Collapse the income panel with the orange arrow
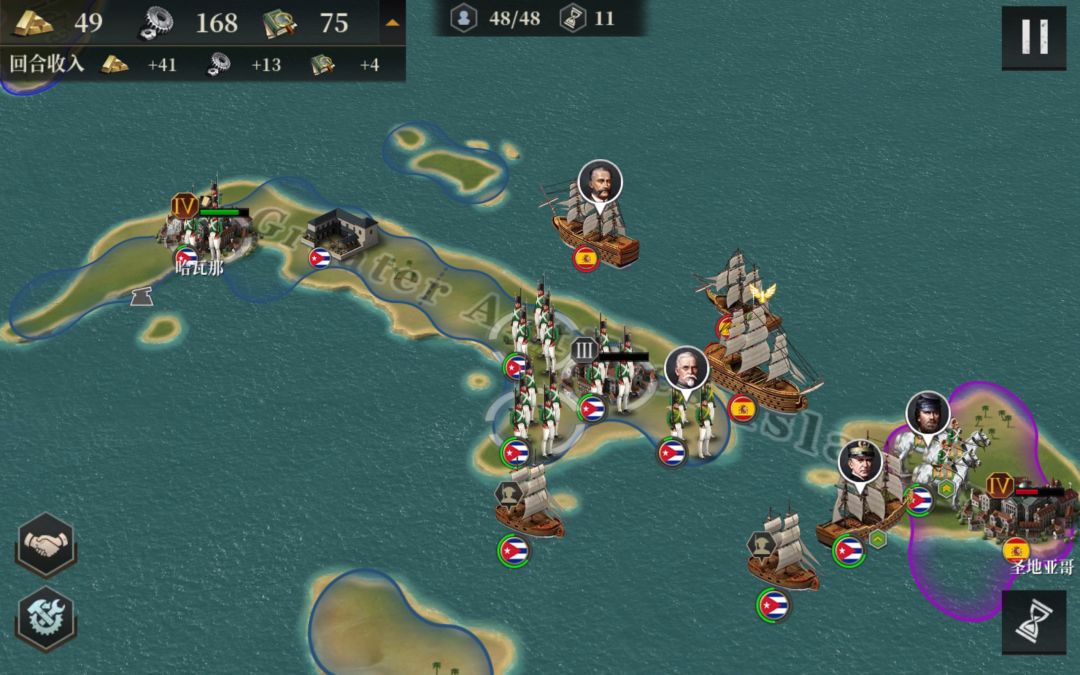 point(392,21)
